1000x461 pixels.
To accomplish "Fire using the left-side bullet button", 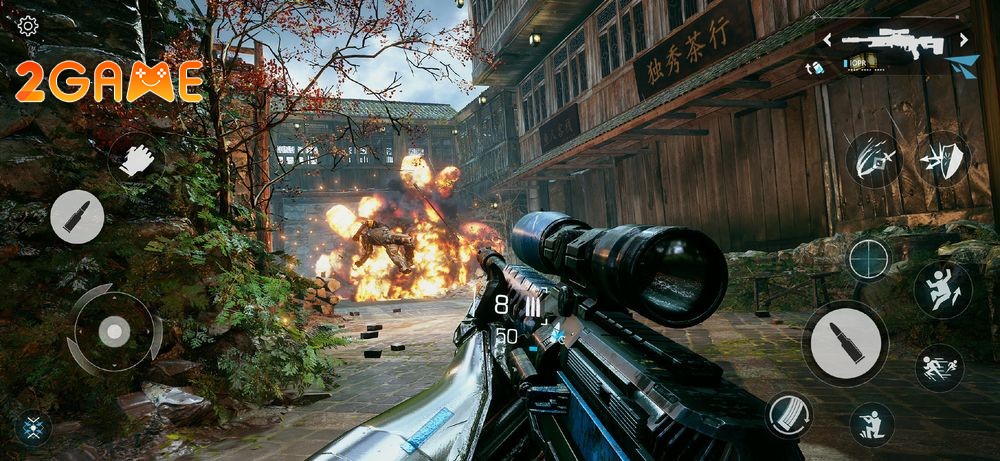I will (x=77, y=216).
